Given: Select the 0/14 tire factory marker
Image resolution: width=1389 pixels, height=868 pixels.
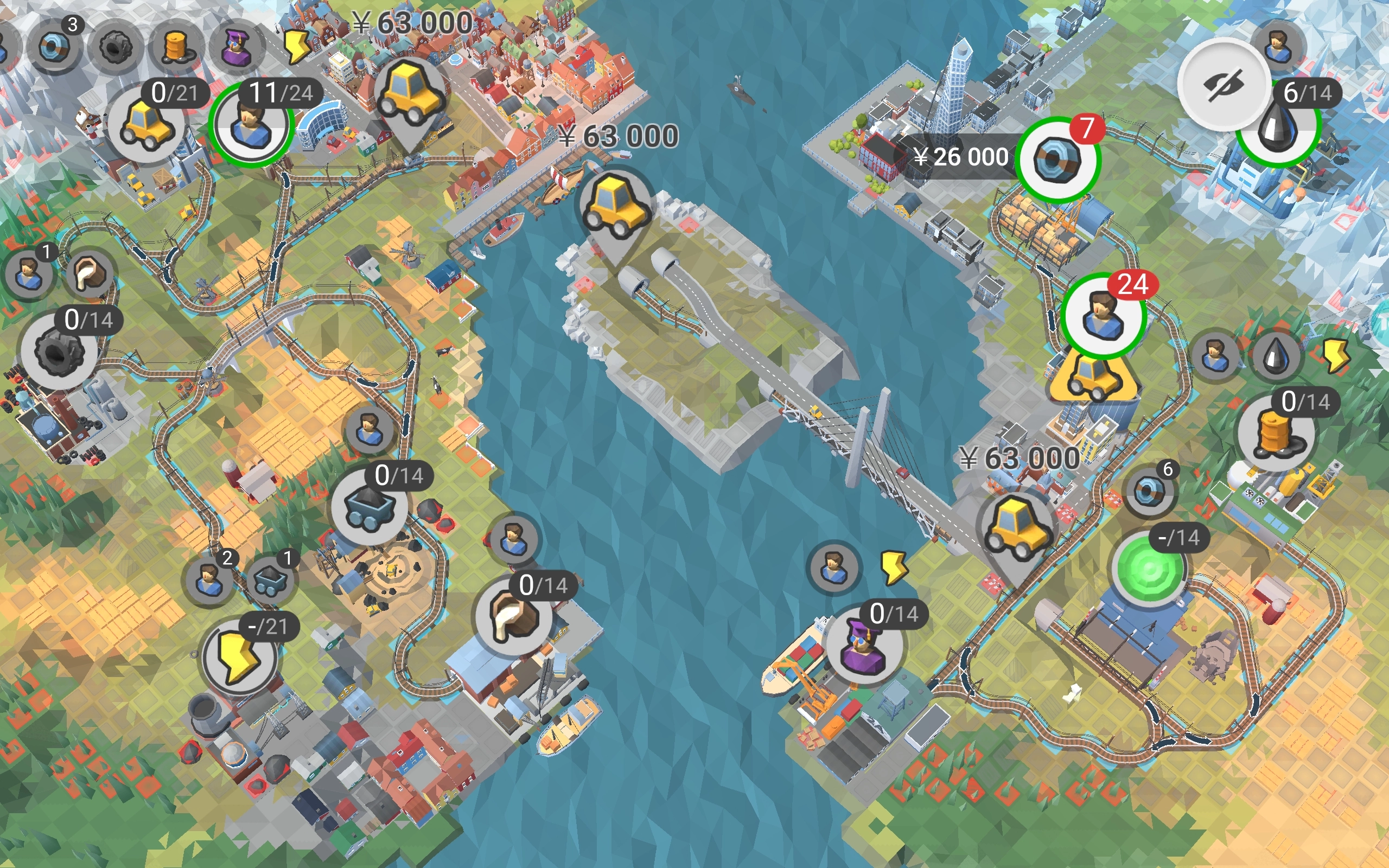Looking at the screenshot, I should coord(59,351).
